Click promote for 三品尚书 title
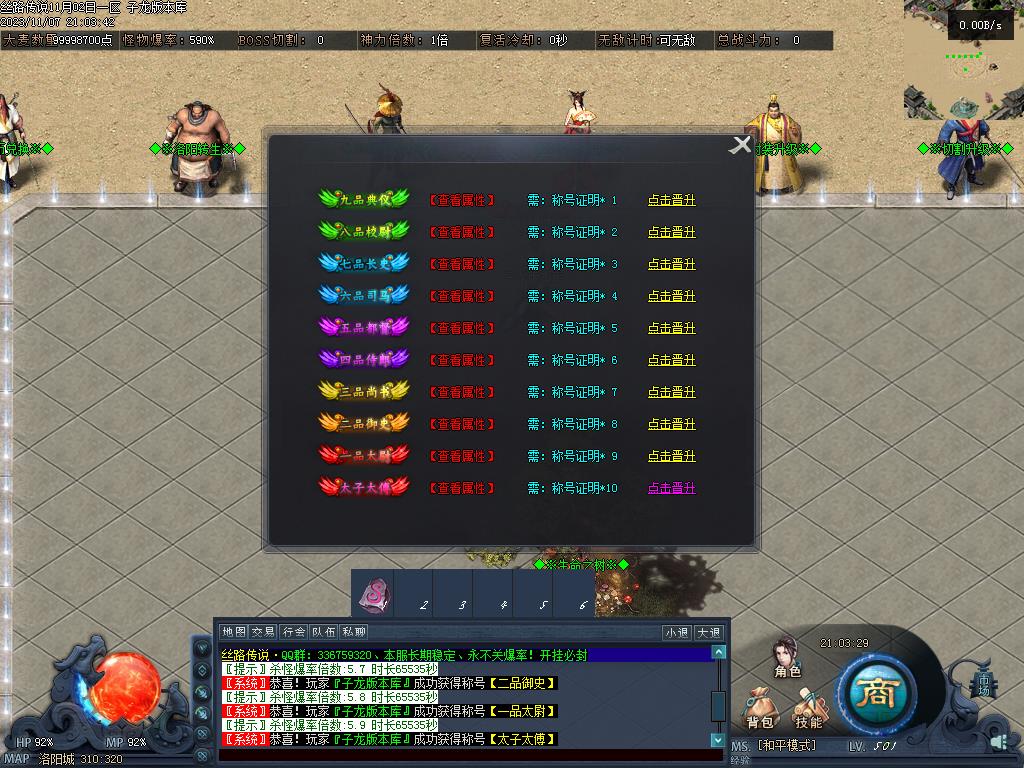1024x768 pixels. tap(671, 392)
